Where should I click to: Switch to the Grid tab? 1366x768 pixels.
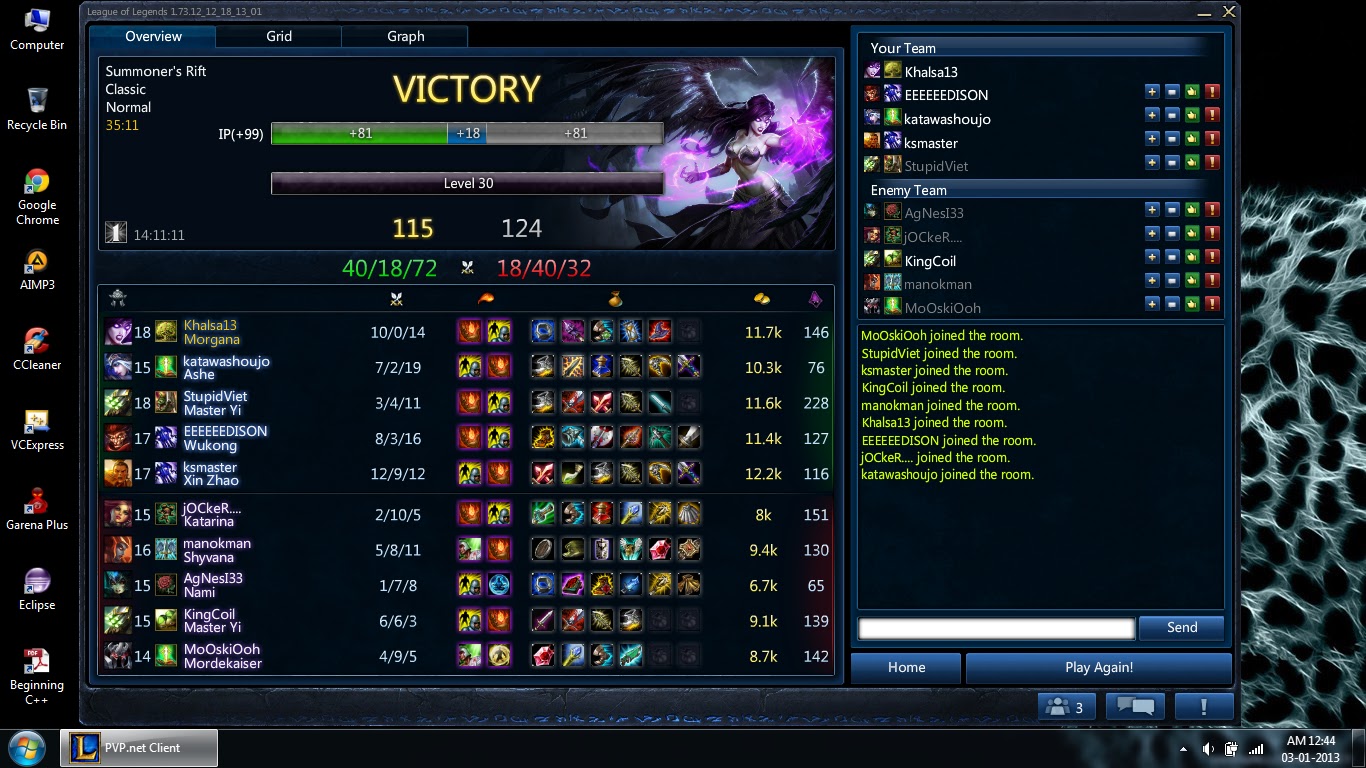pos(278,36)
